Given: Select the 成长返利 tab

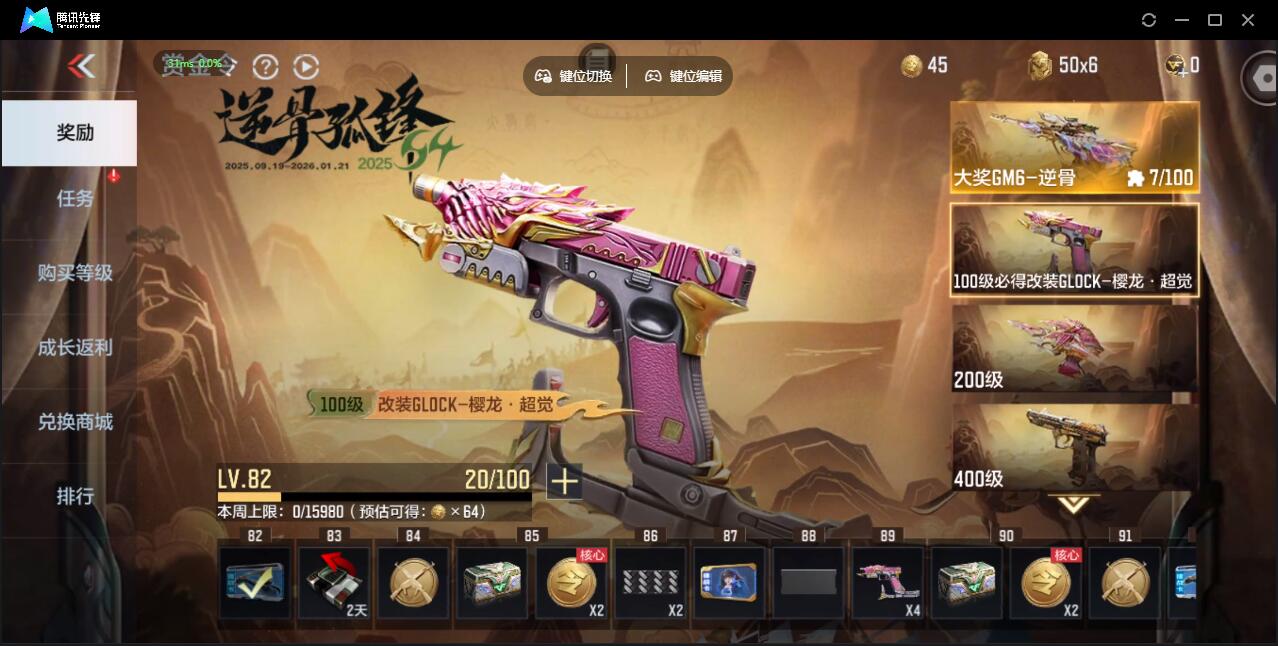Looking at the screenshot, I should (75, 348).
